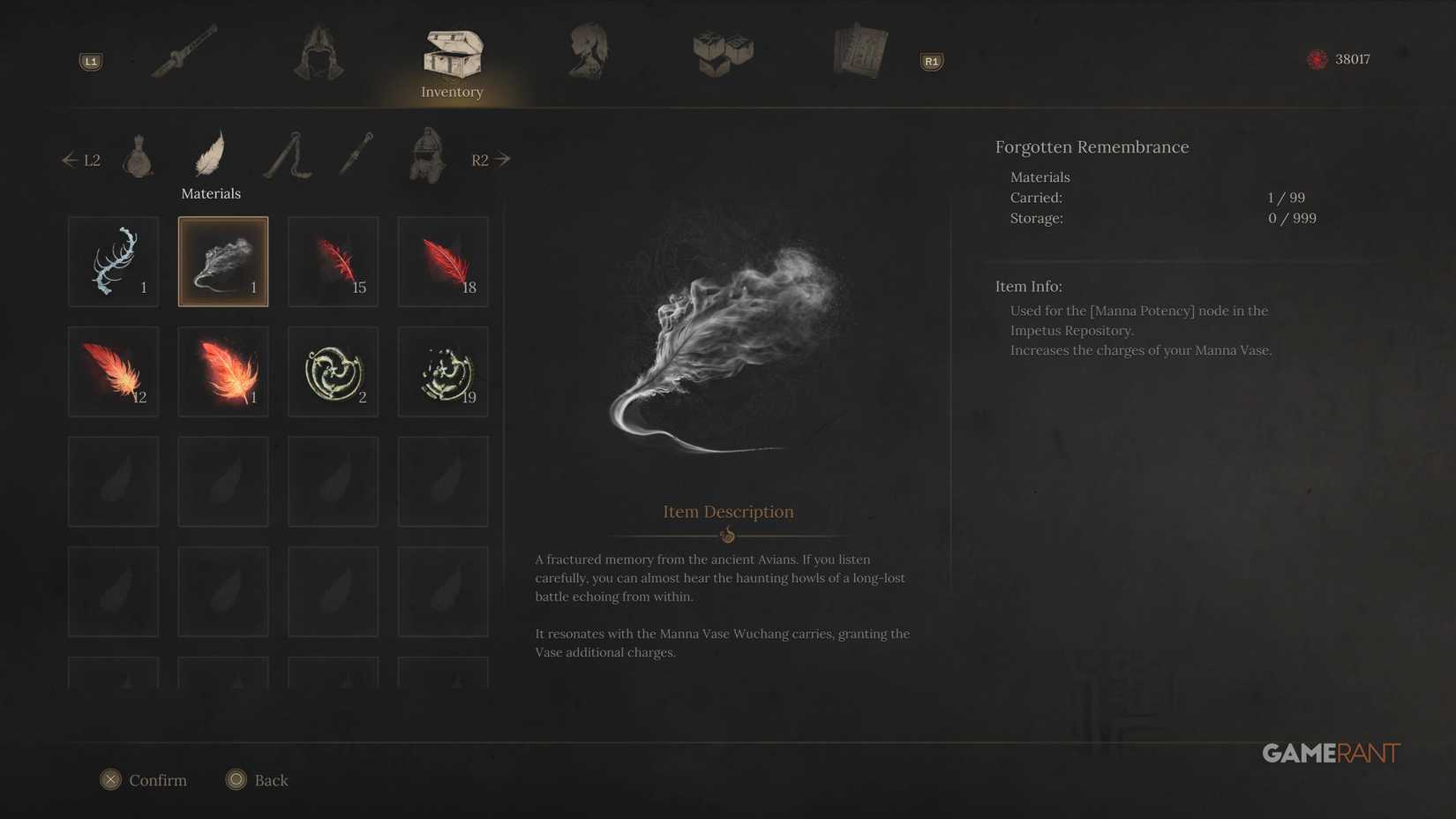The height and width of the screenshot is (819, 1456).
Task: Select the scrolls menu icon beside R1
Action: pos(859,53)
